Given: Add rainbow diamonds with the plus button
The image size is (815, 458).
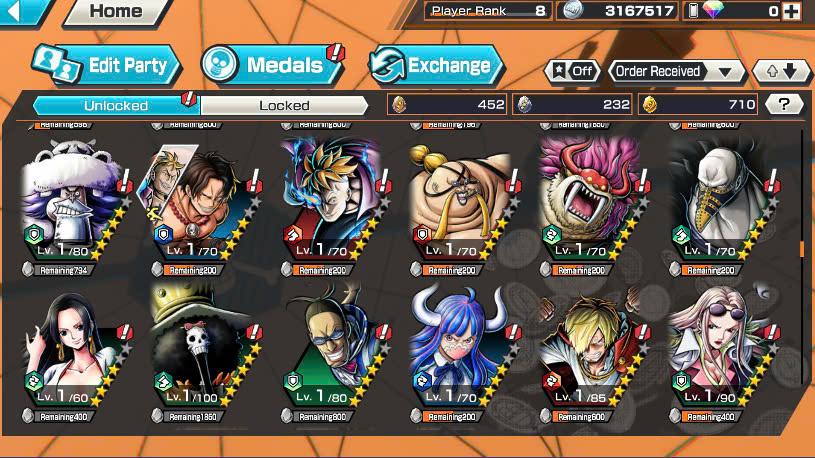Looking at the screenshot, I should point(791,11).
